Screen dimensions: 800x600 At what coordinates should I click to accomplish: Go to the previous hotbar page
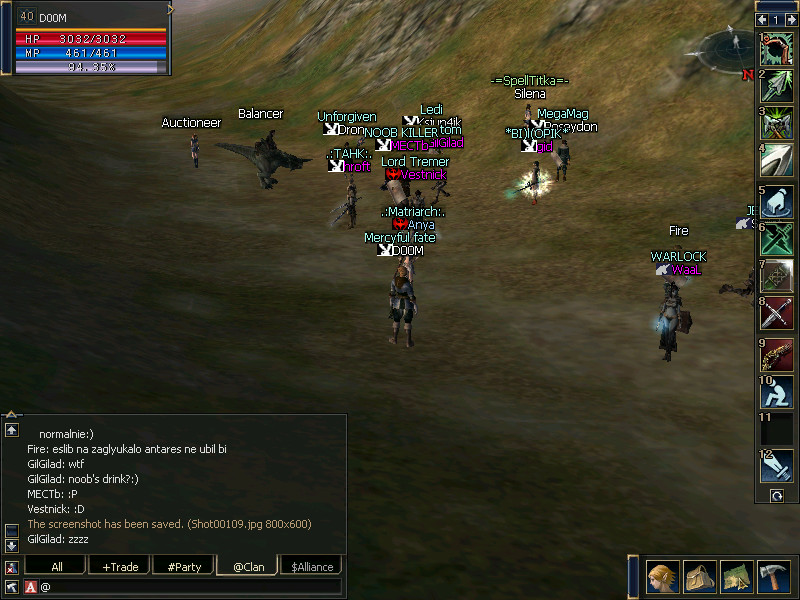click(x=763, y=19)
